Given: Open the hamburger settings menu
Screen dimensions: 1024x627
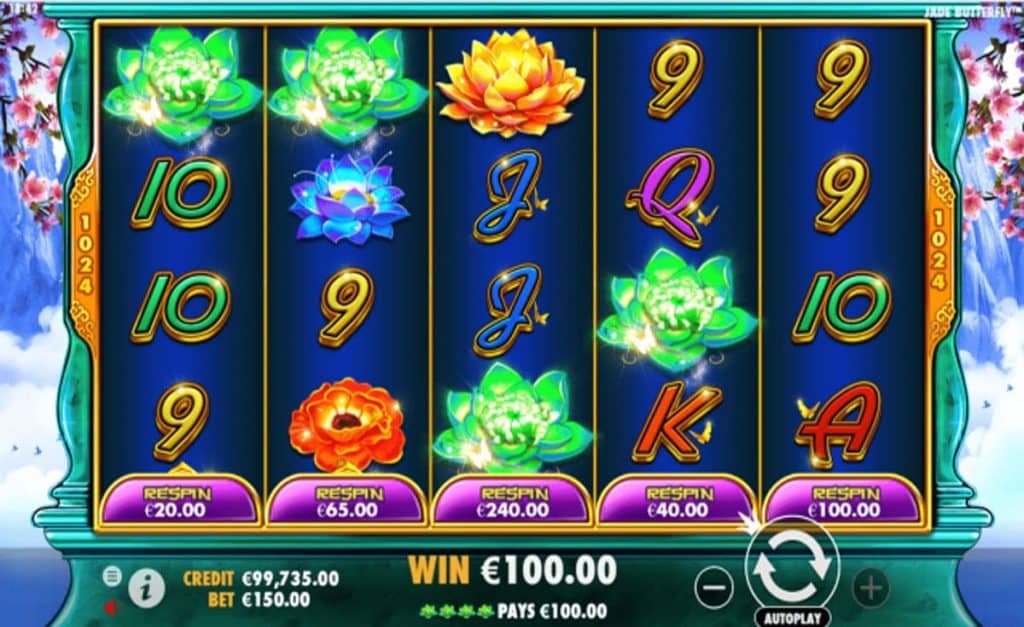Looking at the screenshot, I should coord(112,575).
